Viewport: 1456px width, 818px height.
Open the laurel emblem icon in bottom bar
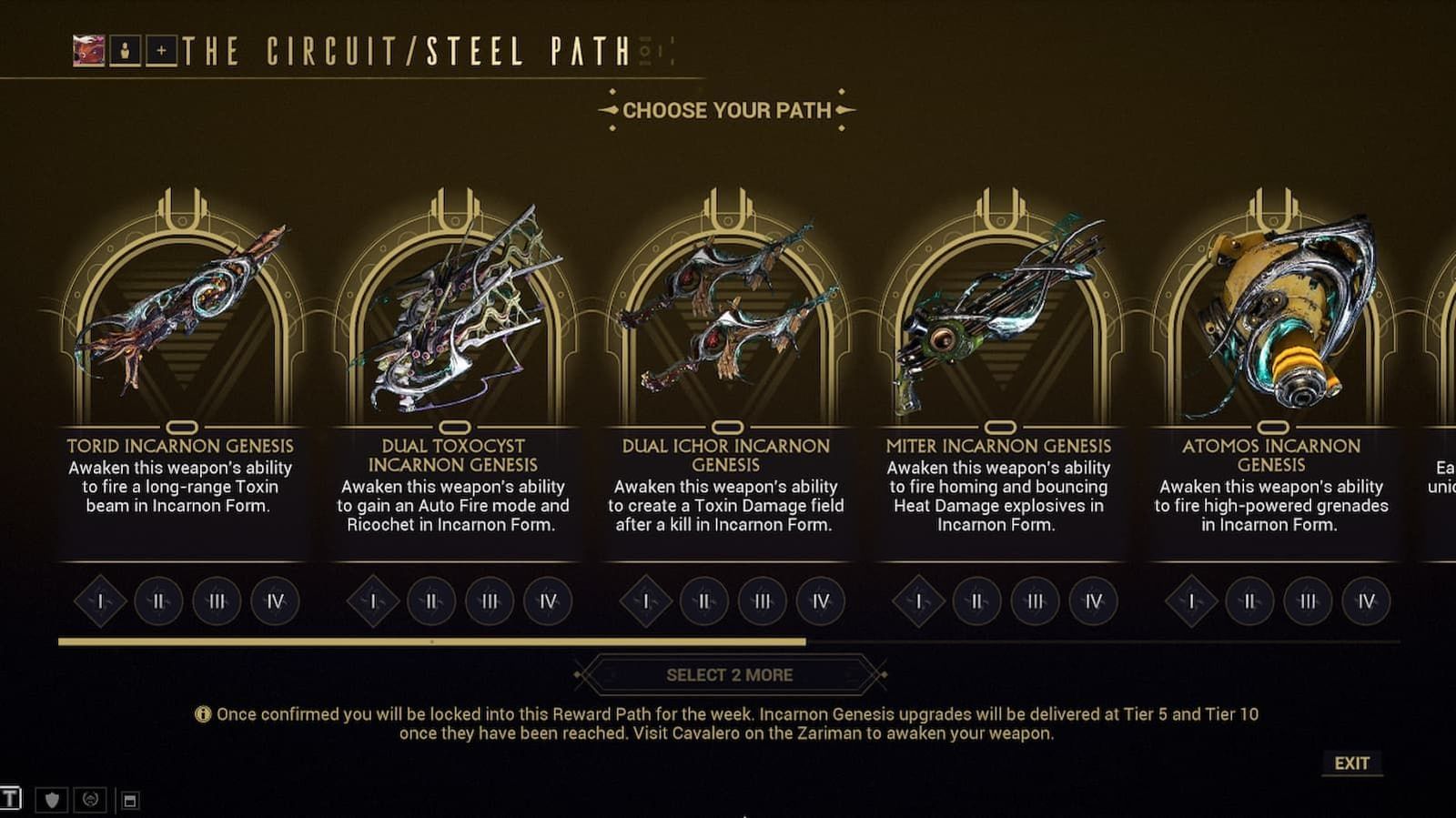[88, 802]
